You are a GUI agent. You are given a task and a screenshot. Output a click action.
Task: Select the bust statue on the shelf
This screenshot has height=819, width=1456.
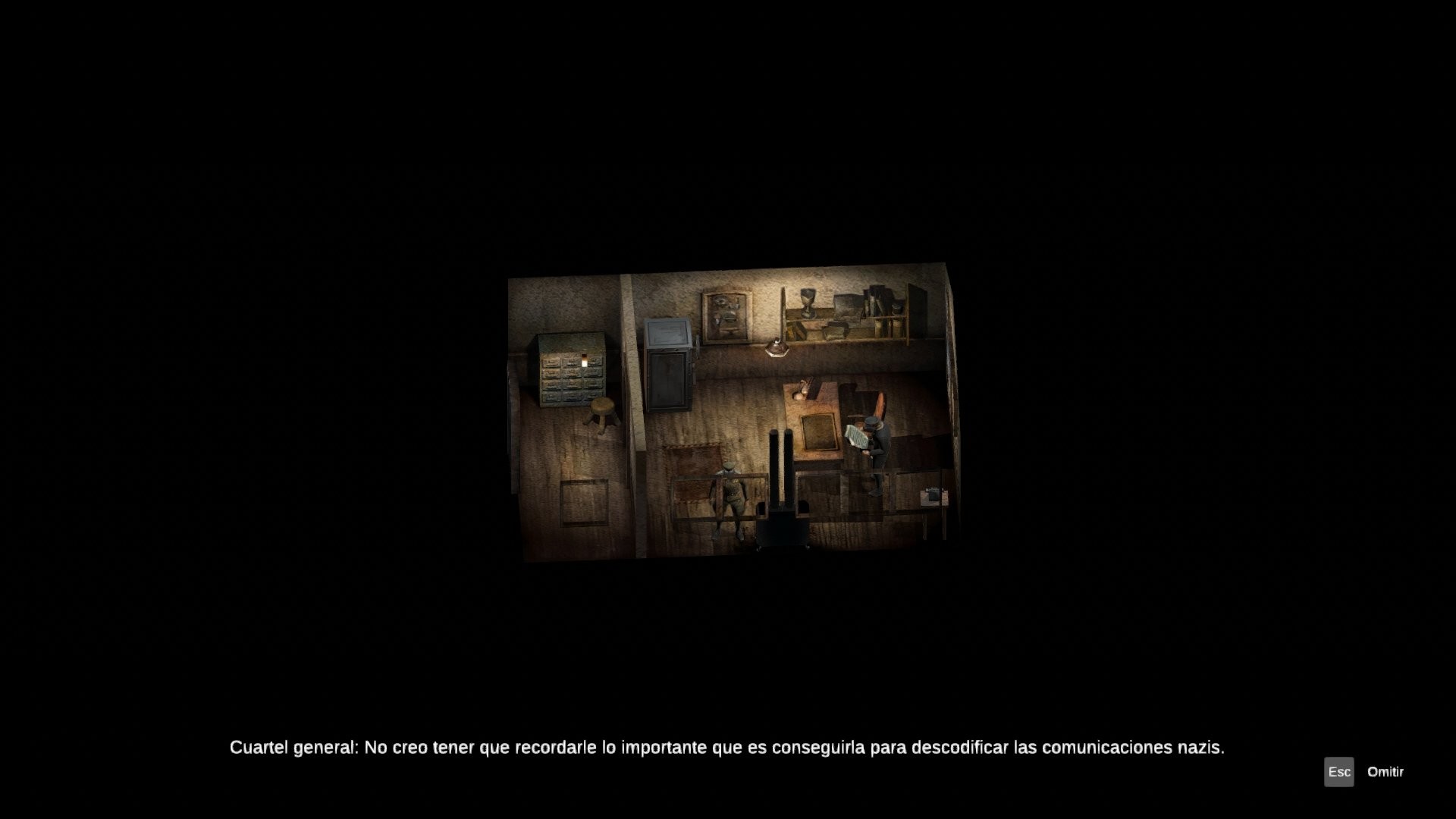coord(806,303)
